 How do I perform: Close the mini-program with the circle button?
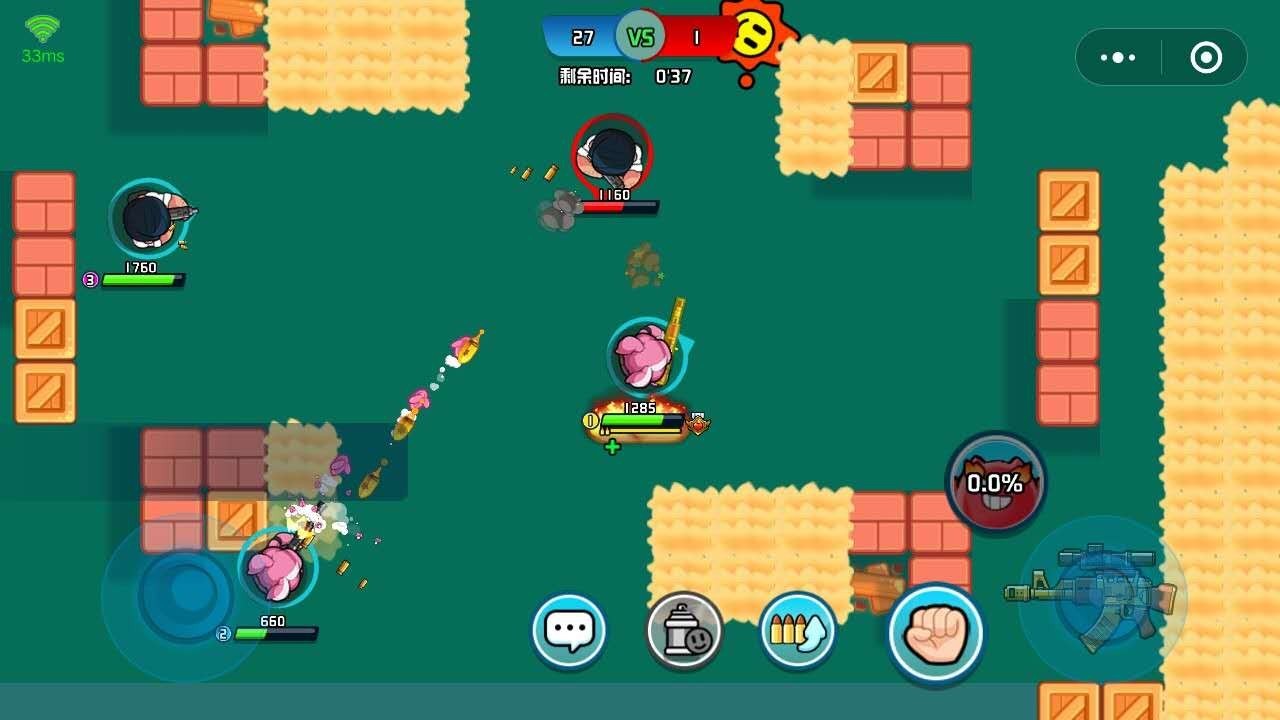point(1206,57)
